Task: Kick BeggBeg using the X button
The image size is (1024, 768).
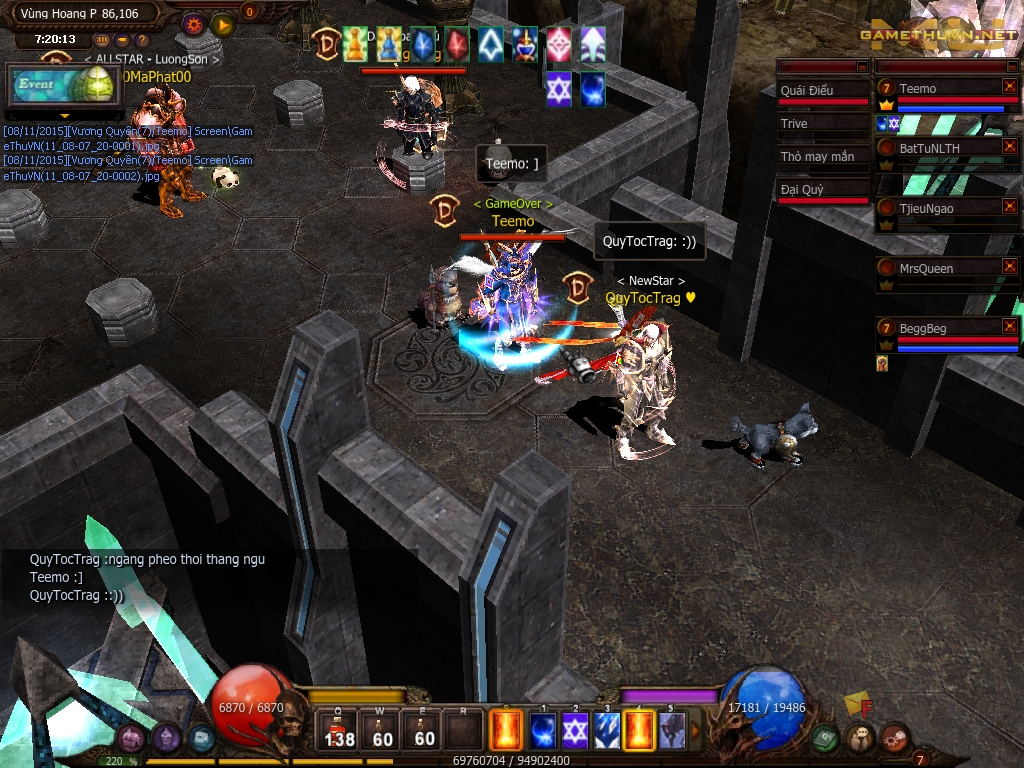Action: (1009, 327)
